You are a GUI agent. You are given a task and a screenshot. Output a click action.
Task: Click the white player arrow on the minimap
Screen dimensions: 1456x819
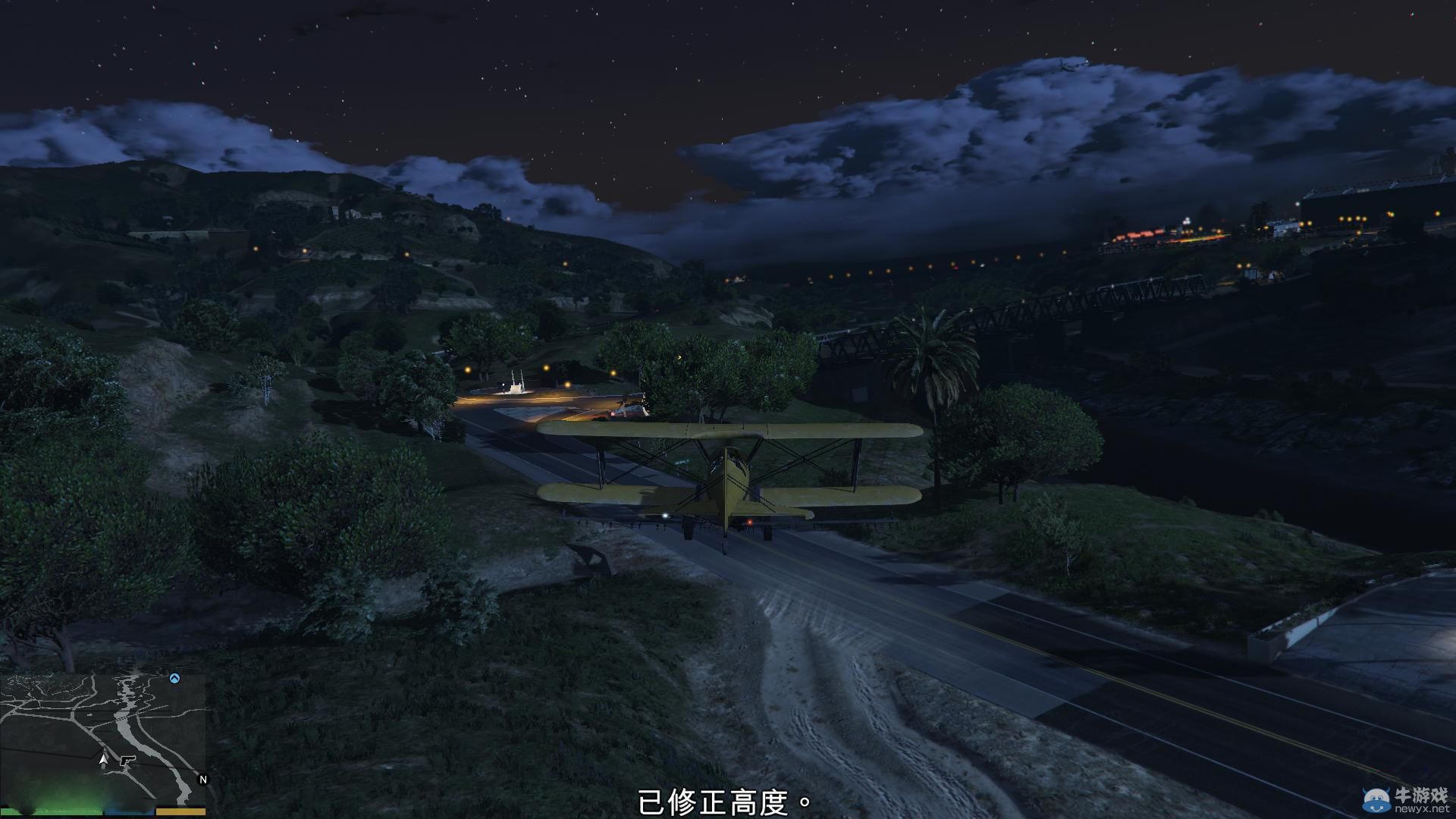(x=104, y=759)
